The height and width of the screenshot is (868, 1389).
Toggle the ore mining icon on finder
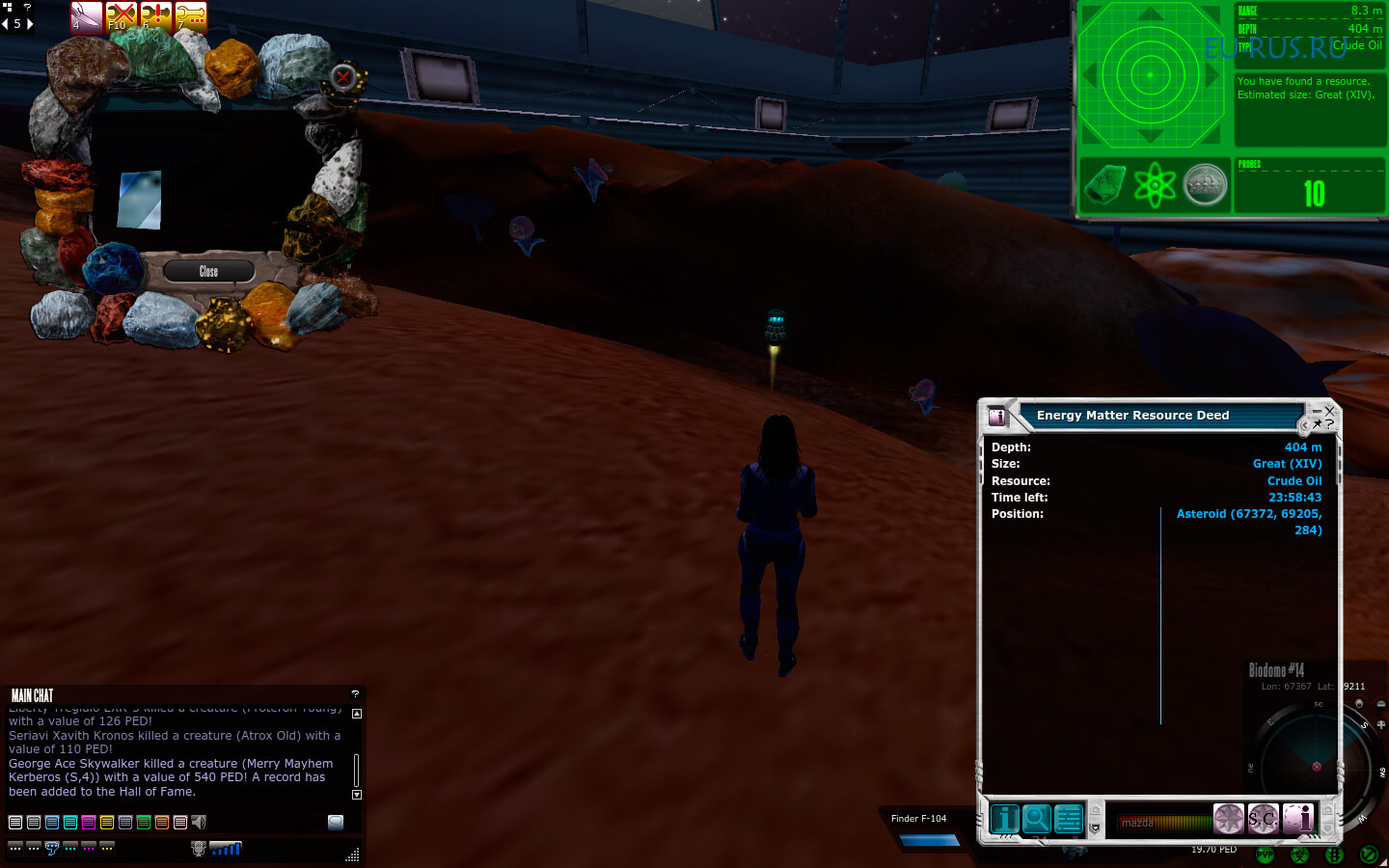[x=1104, y=183]
